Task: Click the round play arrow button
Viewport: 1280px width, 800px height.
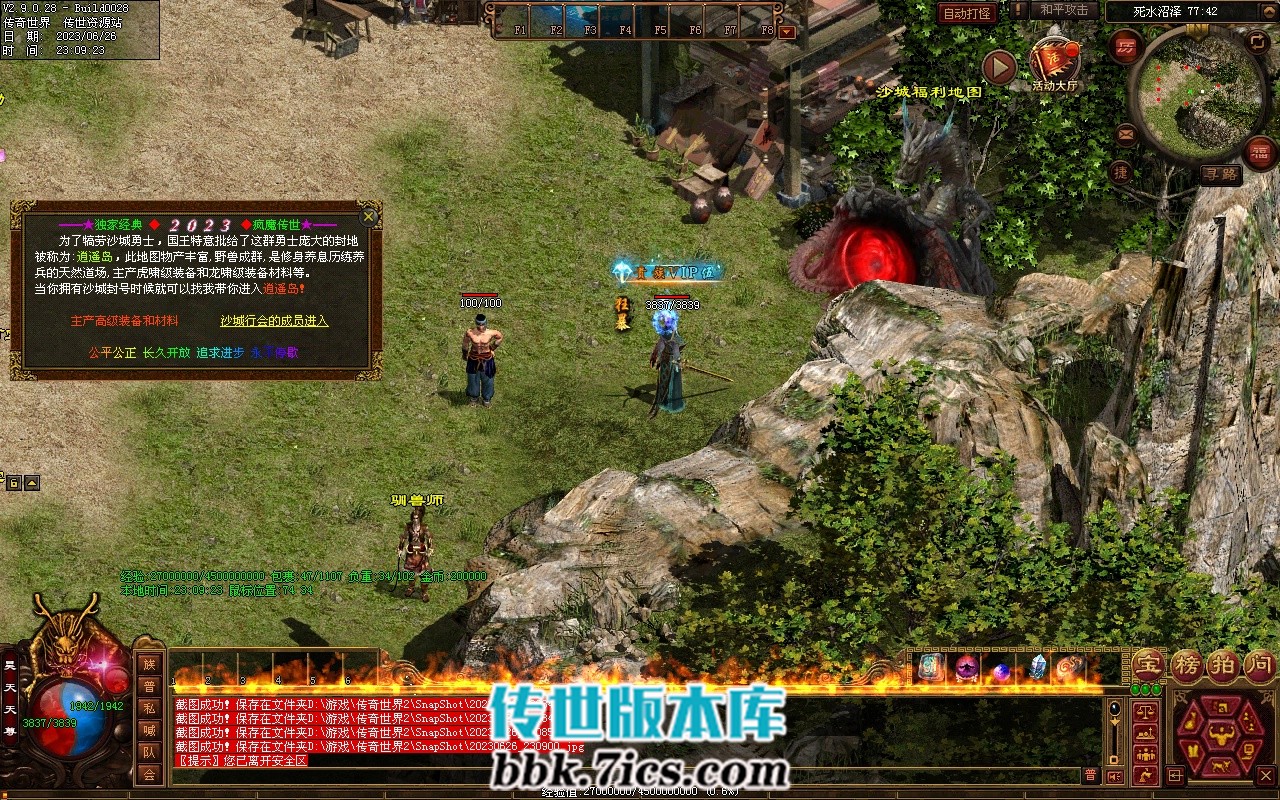Action: [x=999, y=67]
